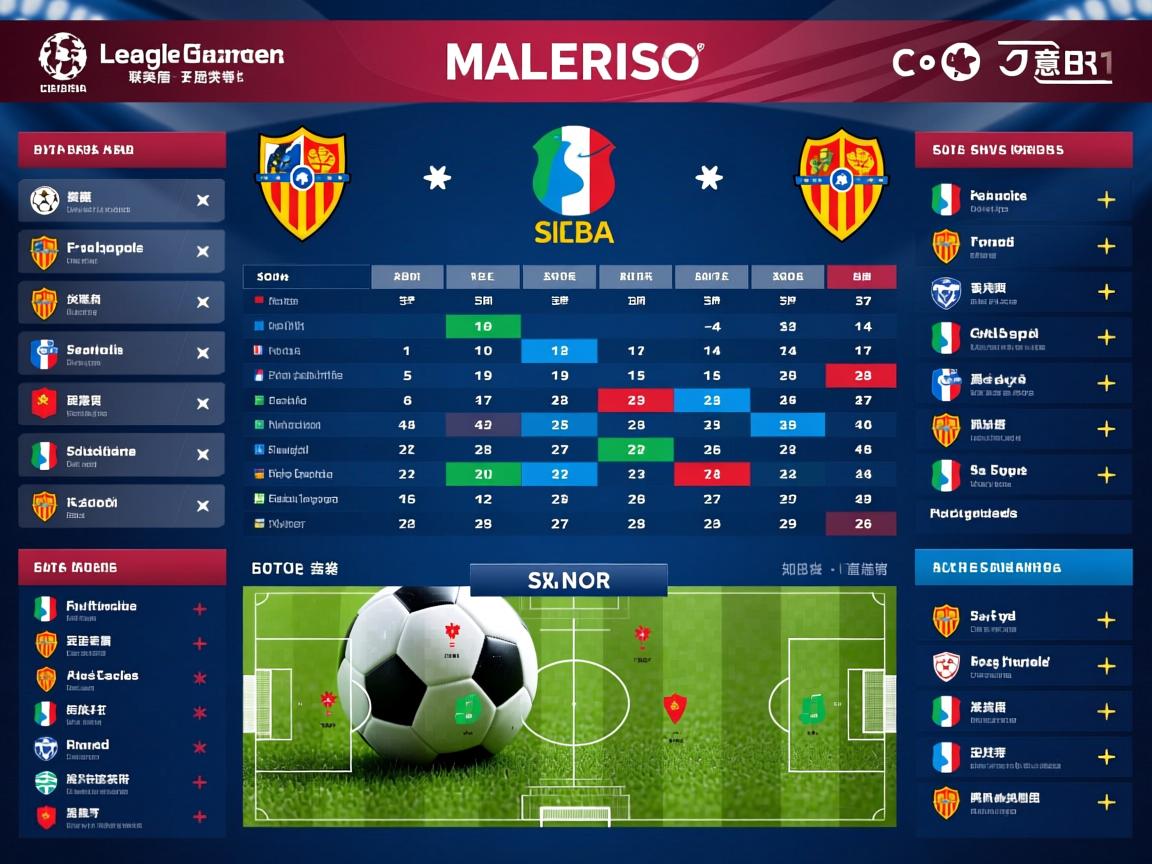Click the SX.NOR button above the pitch
Viewport: 1152px width, 864px height.
tap(568, 580)
